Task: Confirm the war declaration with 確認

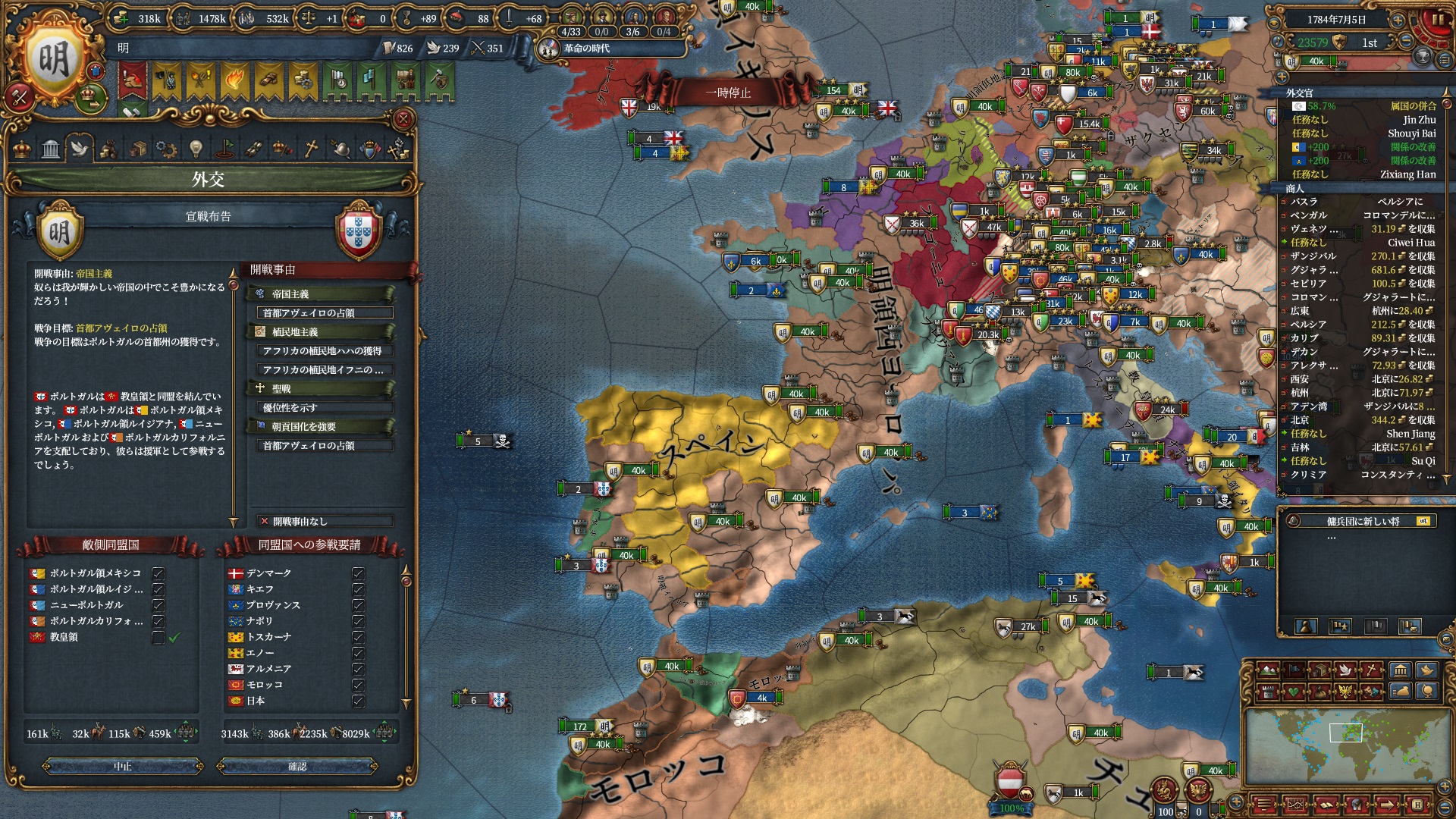Action: [x=297, y=767]
